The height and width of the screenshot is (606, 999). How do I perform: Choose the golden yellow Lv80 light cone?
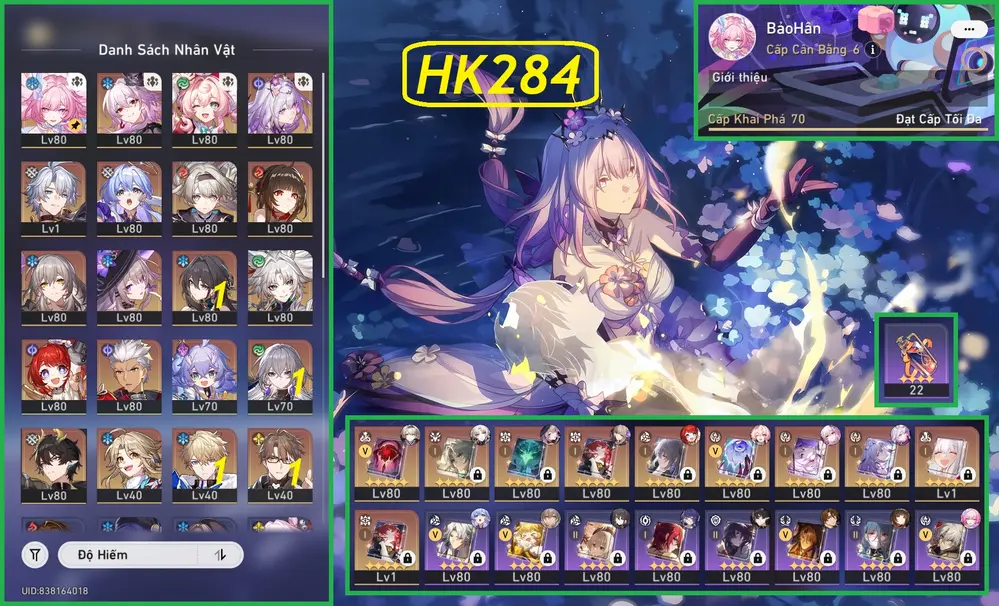(x=526, y=544)
